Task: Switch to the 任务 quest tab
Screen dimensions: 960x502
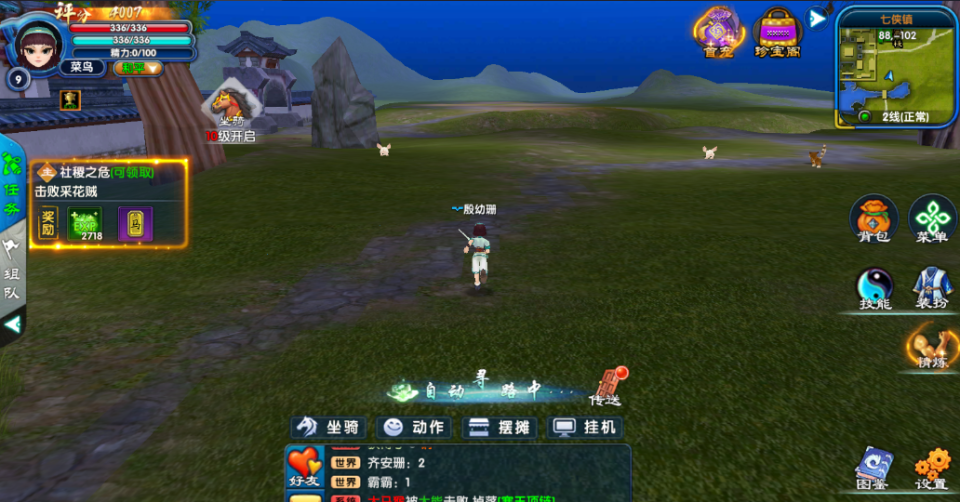Action: [x=12, y=176]
